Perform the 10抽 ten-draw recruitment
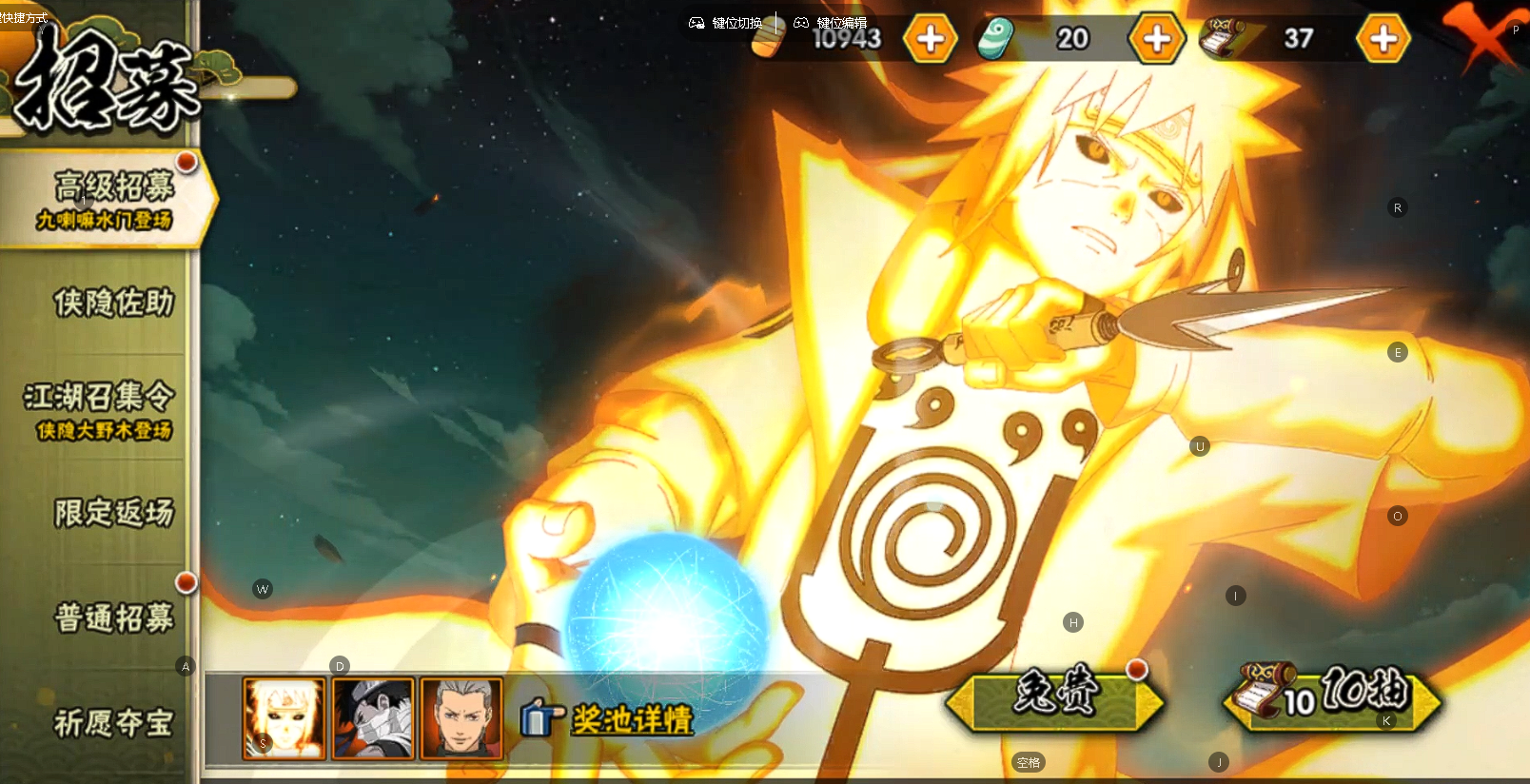The height and width of the screenshot is (784, 1530). (x=1332, y=699)
